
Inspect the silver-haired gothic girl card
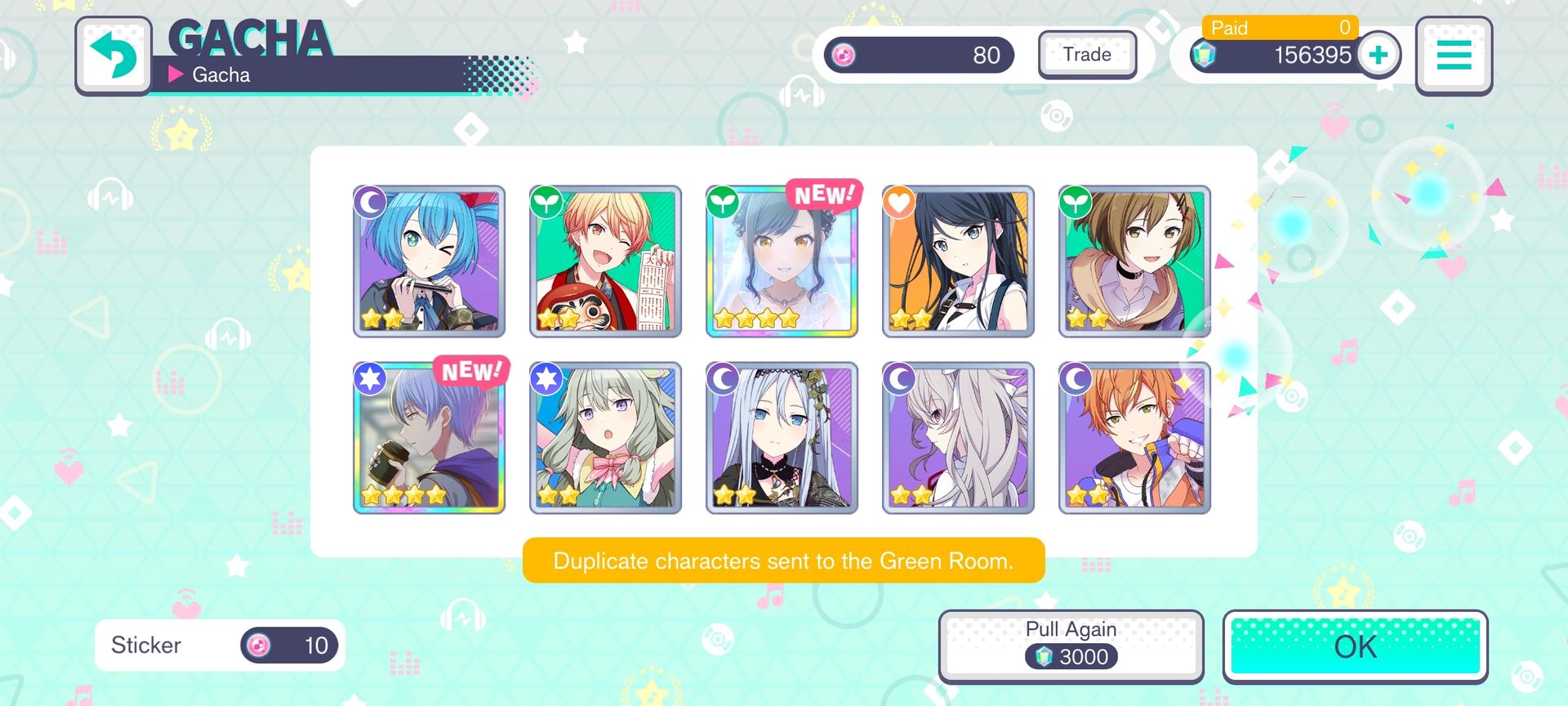782,438
